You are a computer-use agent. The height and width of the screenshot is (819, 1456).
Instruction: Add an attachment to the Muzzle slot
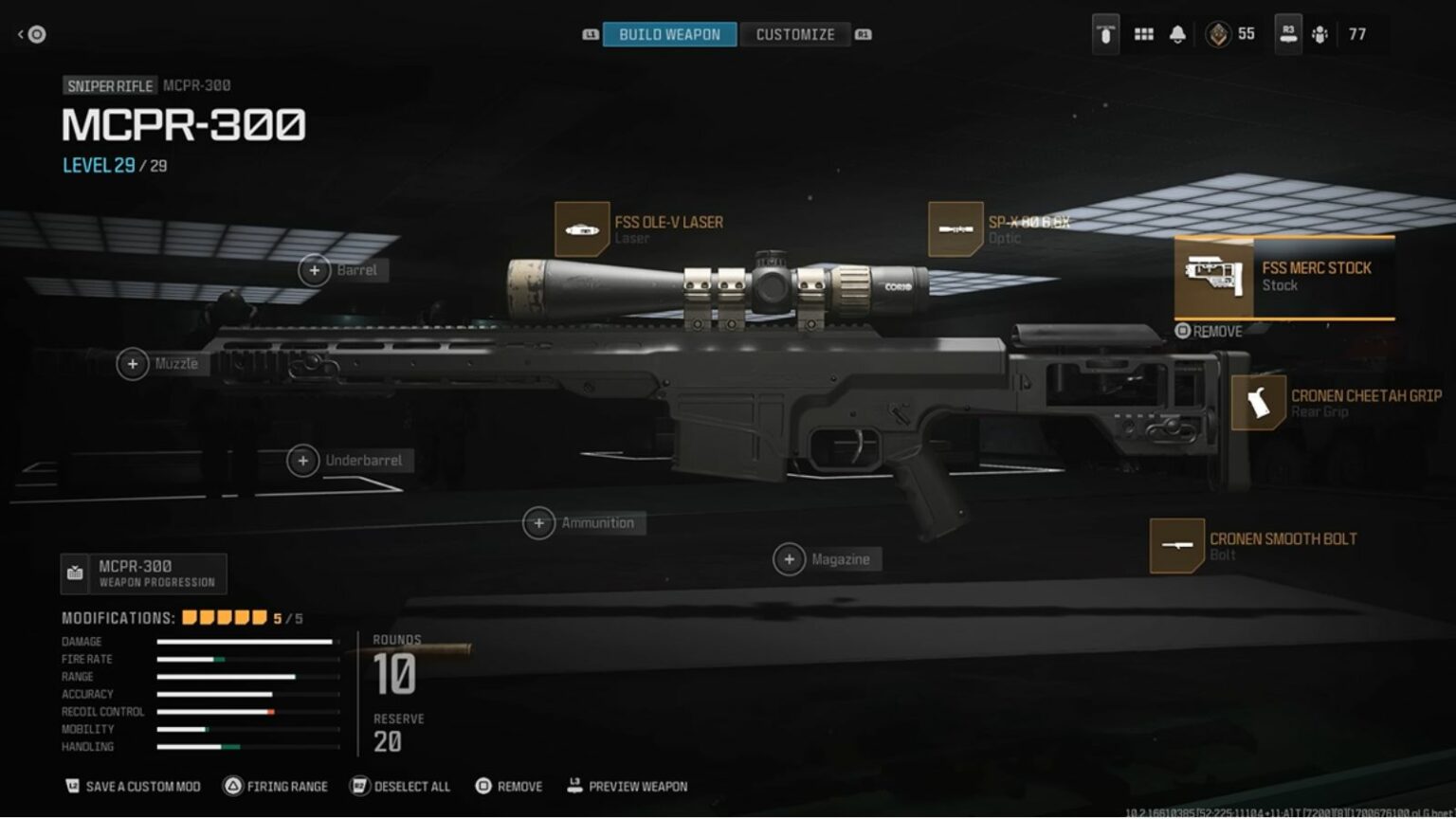(x=133, y=364)
